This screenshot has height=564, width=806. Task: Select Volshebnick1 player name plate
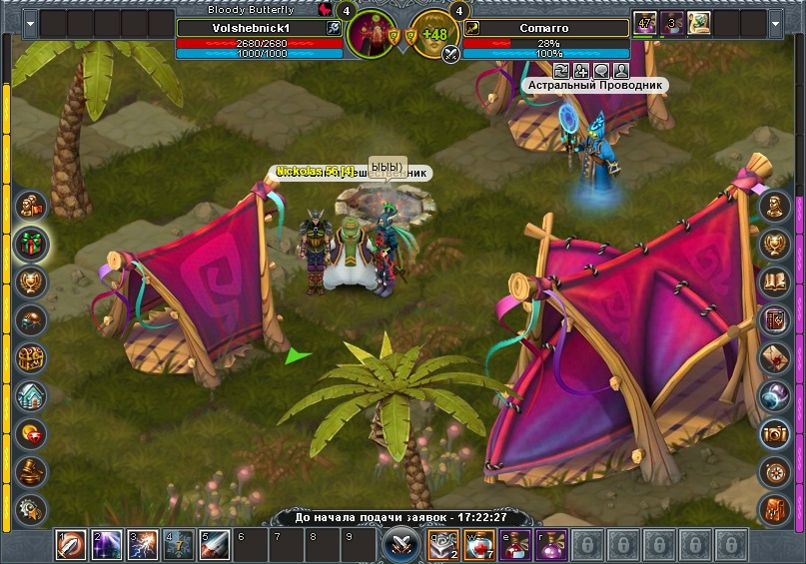point(250,28)
